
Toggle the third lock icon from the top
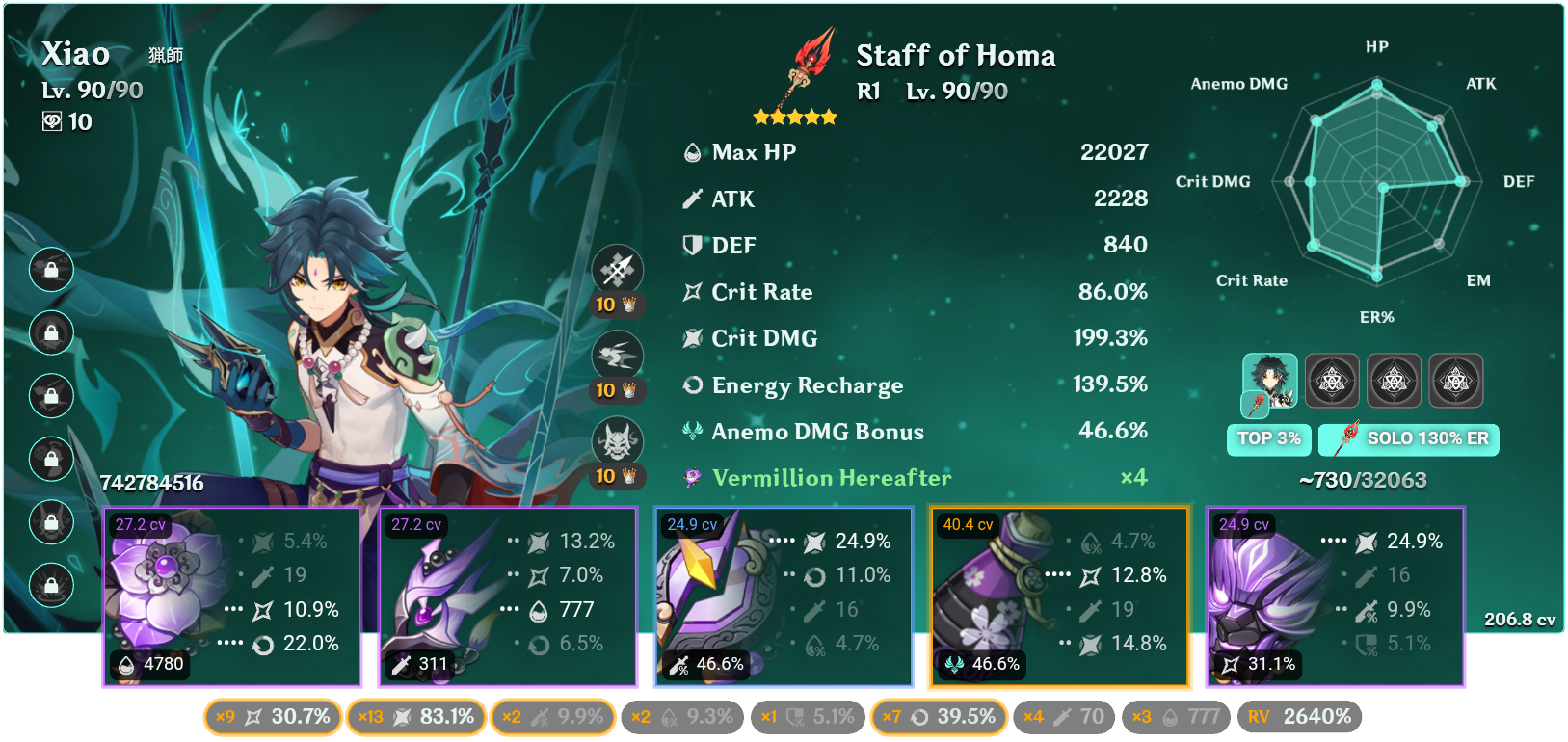51,396
